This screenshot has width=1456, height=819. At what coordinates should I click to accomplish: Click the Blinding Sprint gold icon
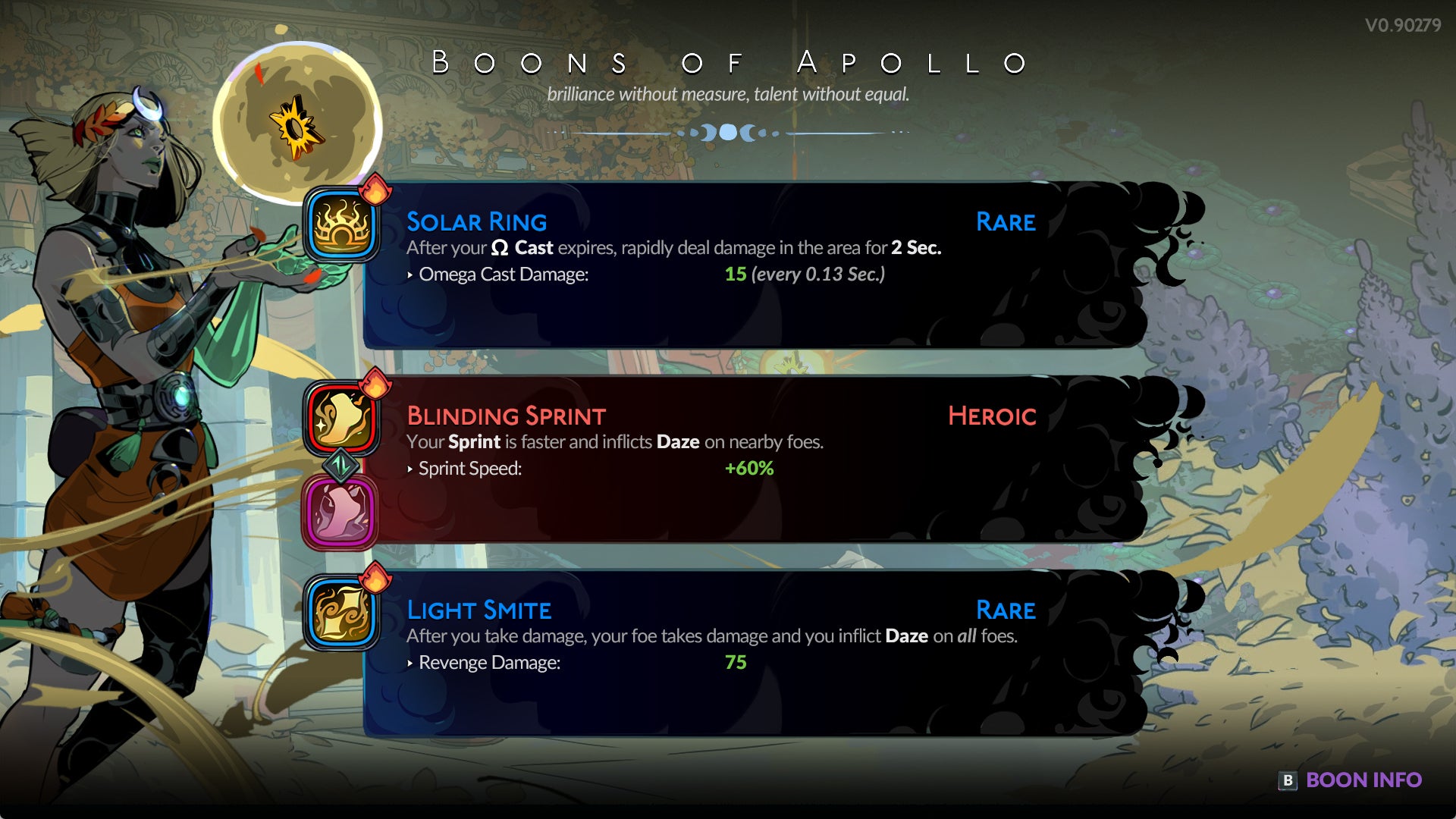coord(342,419)
